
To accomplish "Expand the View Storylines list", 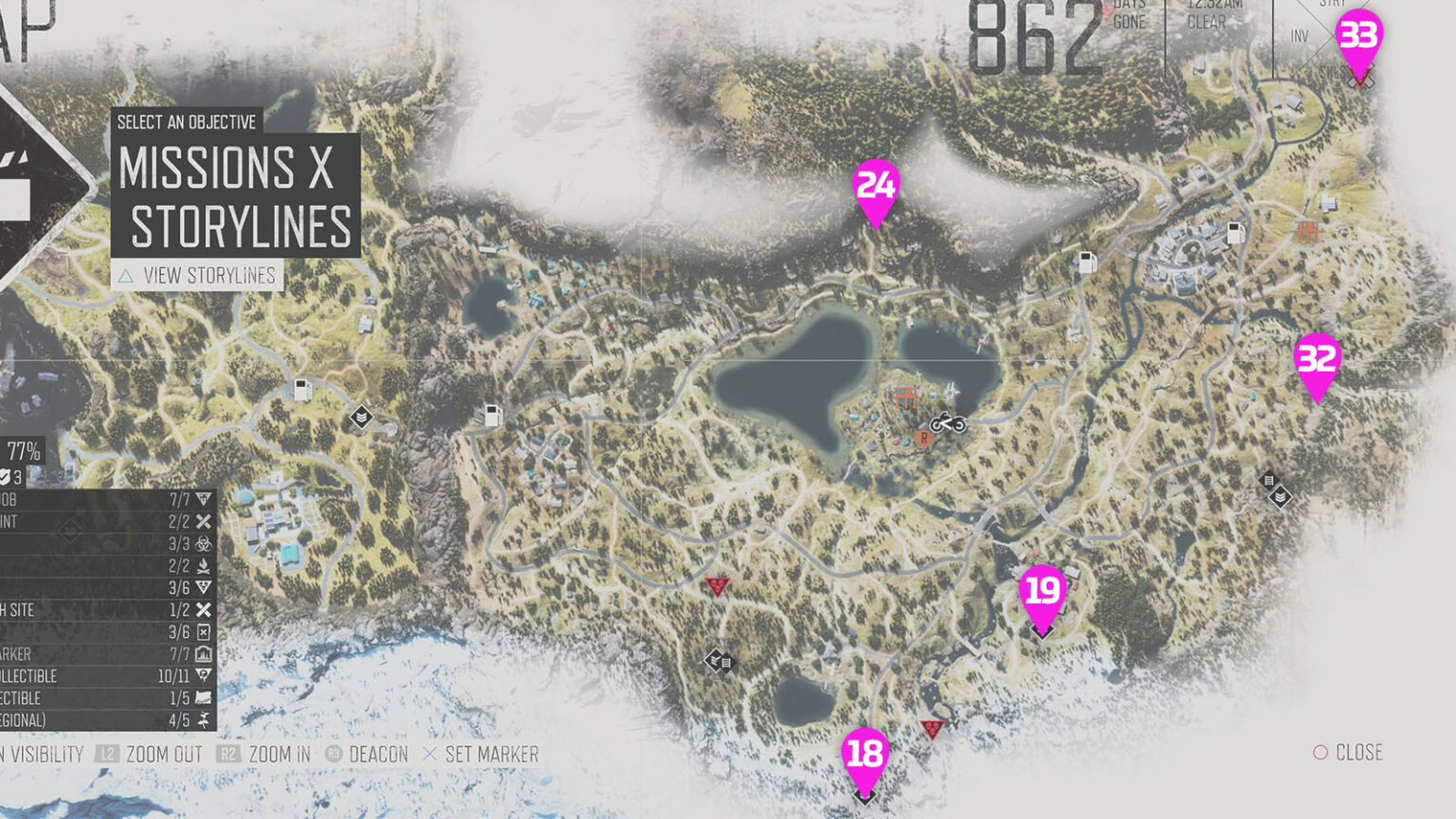I will click(x=197, y=276).
